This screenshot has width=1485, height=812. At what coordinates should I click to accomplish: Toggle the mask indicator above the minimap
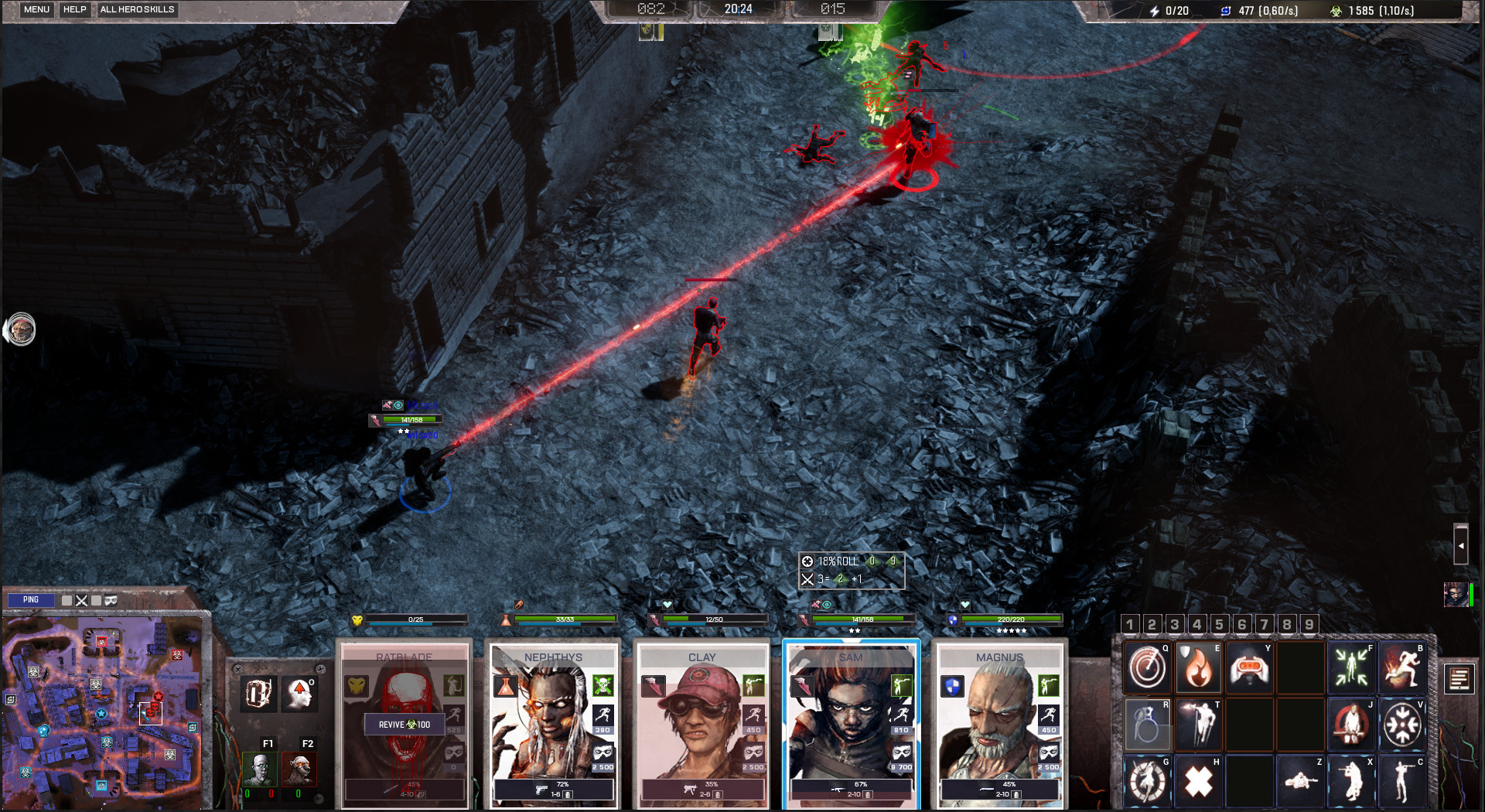[111, 601]
